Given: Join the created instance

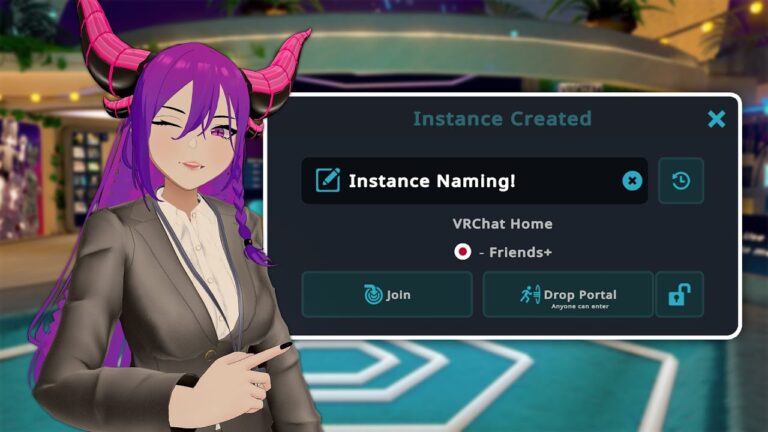Looking at the screenshot, I should 387,295.
